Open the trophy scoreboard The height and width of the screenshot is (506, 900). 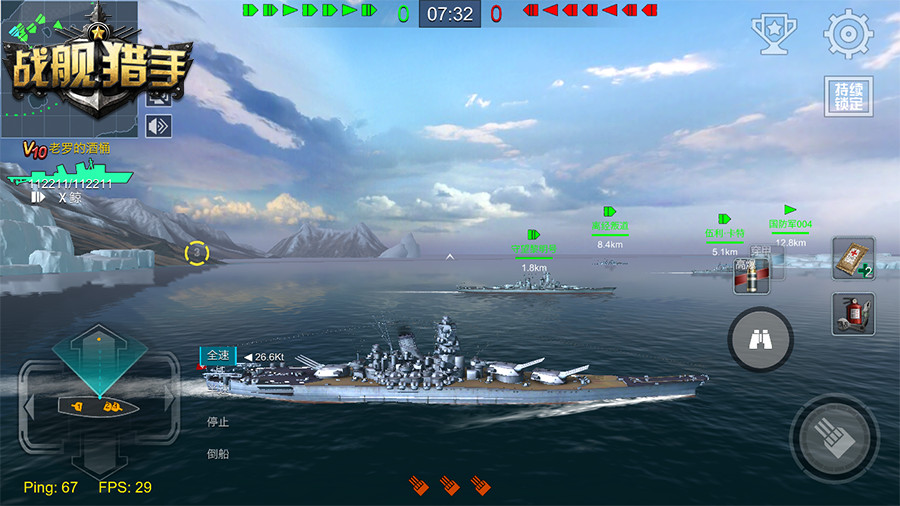(773, 34)
